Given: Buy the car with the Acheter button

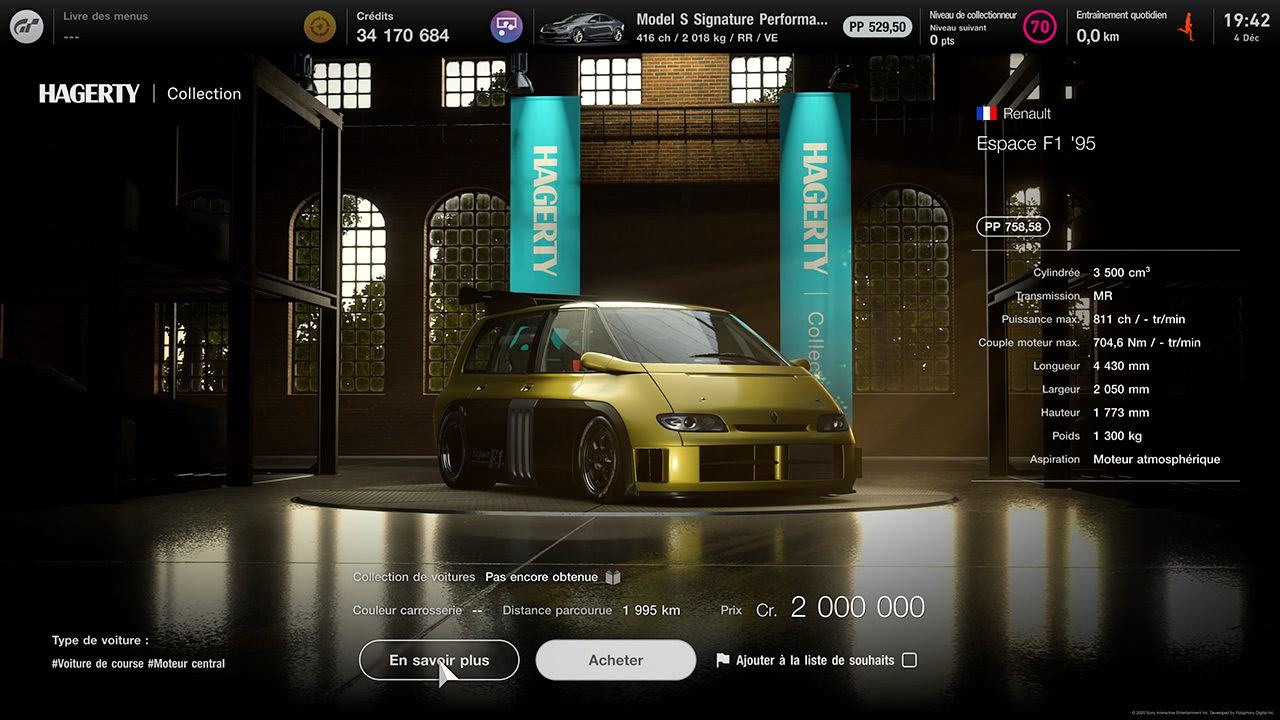Looking at the screenshot, I should point(615,660).
